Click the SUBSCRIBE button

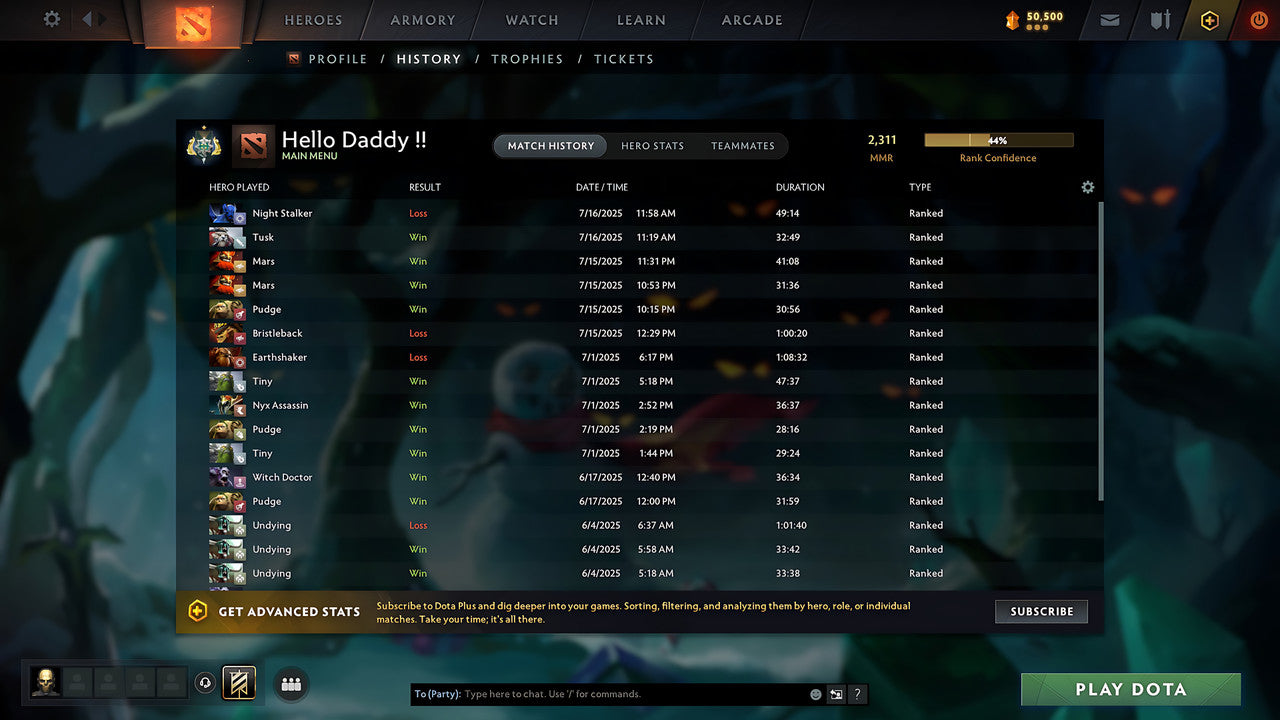pyautogui.click(x=1041, y=611)
